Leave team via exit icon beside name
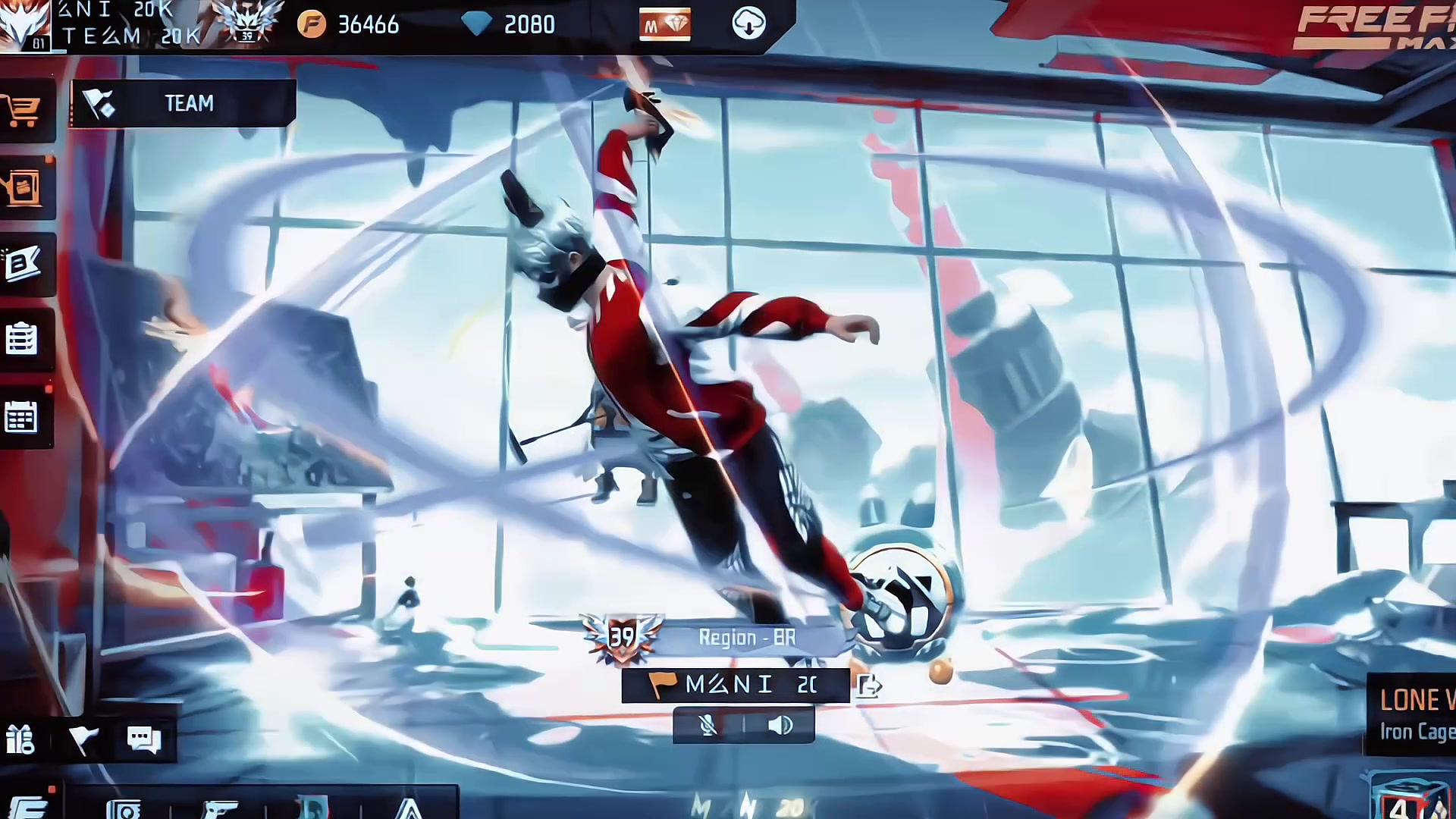This screenshot has width=1456, height=819. [869, 686]
